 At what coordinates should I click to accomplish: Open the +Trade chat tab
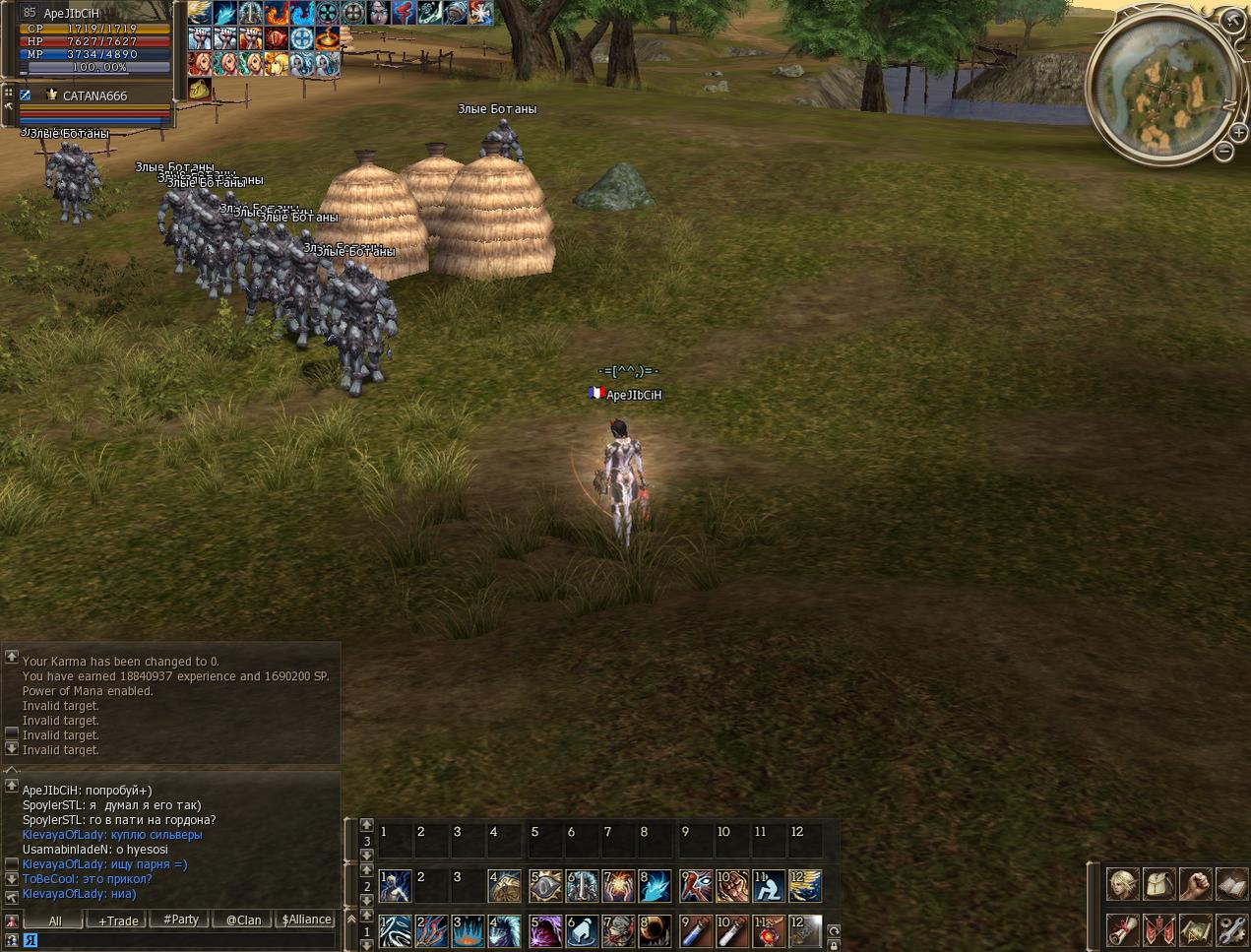coord(118,920)
